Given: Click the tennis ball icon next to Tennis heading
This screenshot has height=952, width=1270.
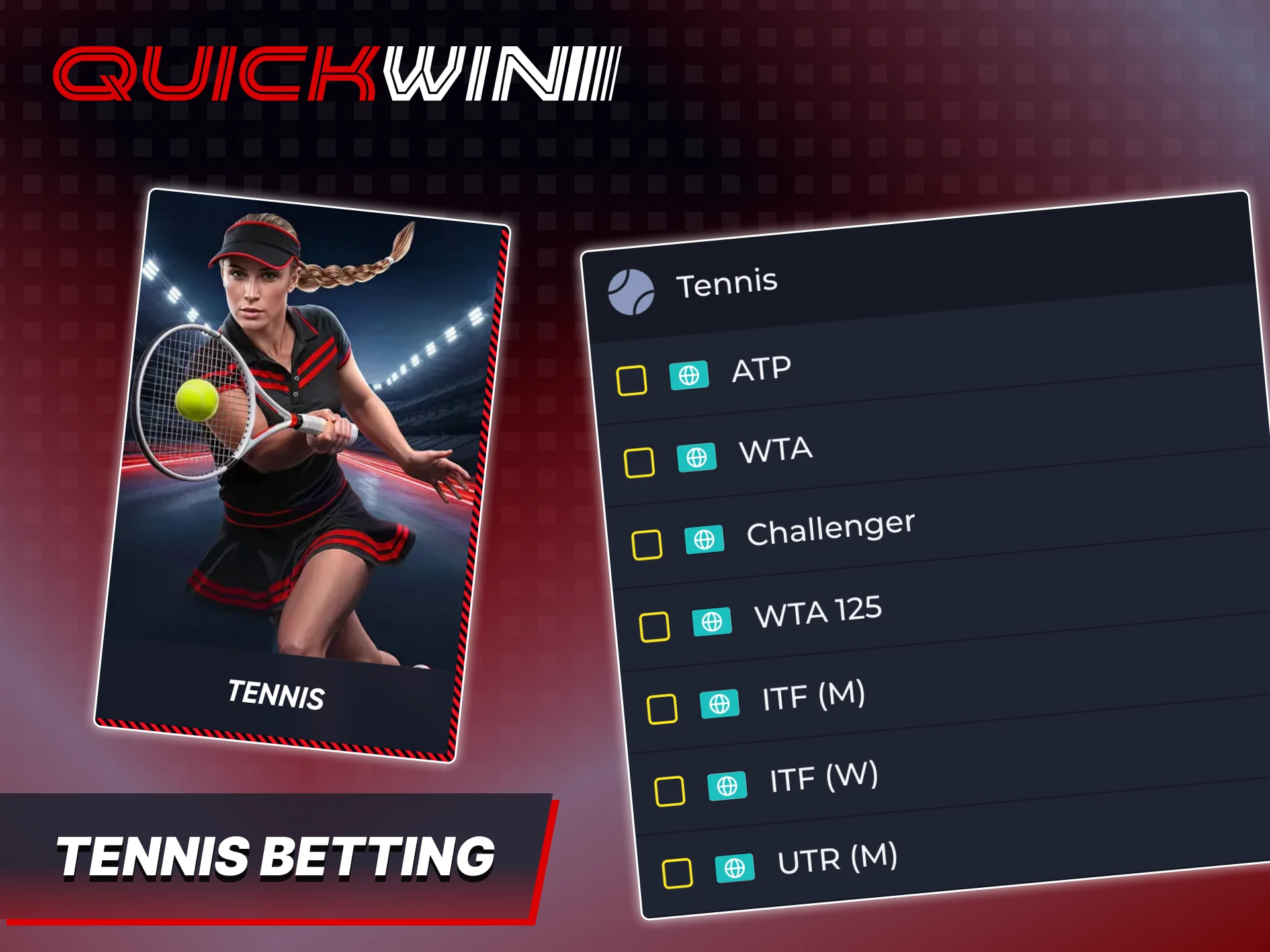Looking at the screenshot, I should [x=633, y=290].
